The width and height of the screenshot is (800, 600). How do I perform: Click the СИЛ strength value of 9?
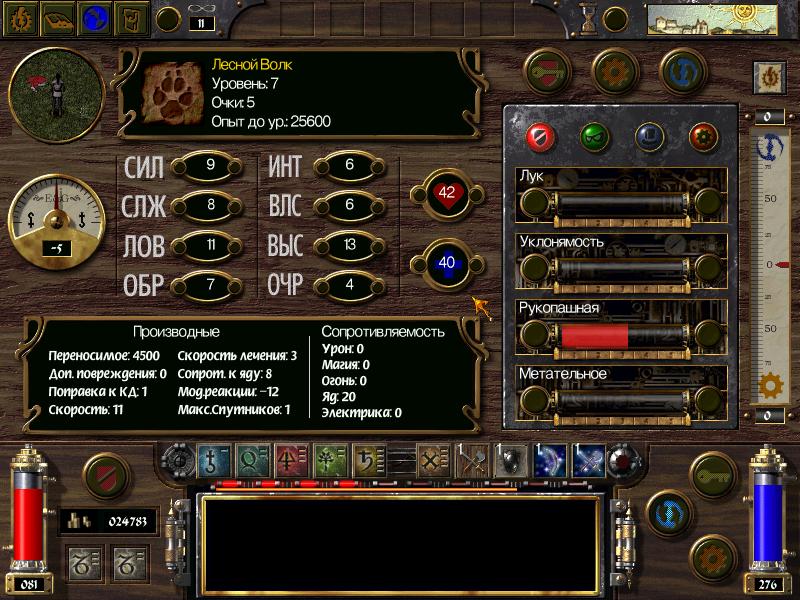209,166
